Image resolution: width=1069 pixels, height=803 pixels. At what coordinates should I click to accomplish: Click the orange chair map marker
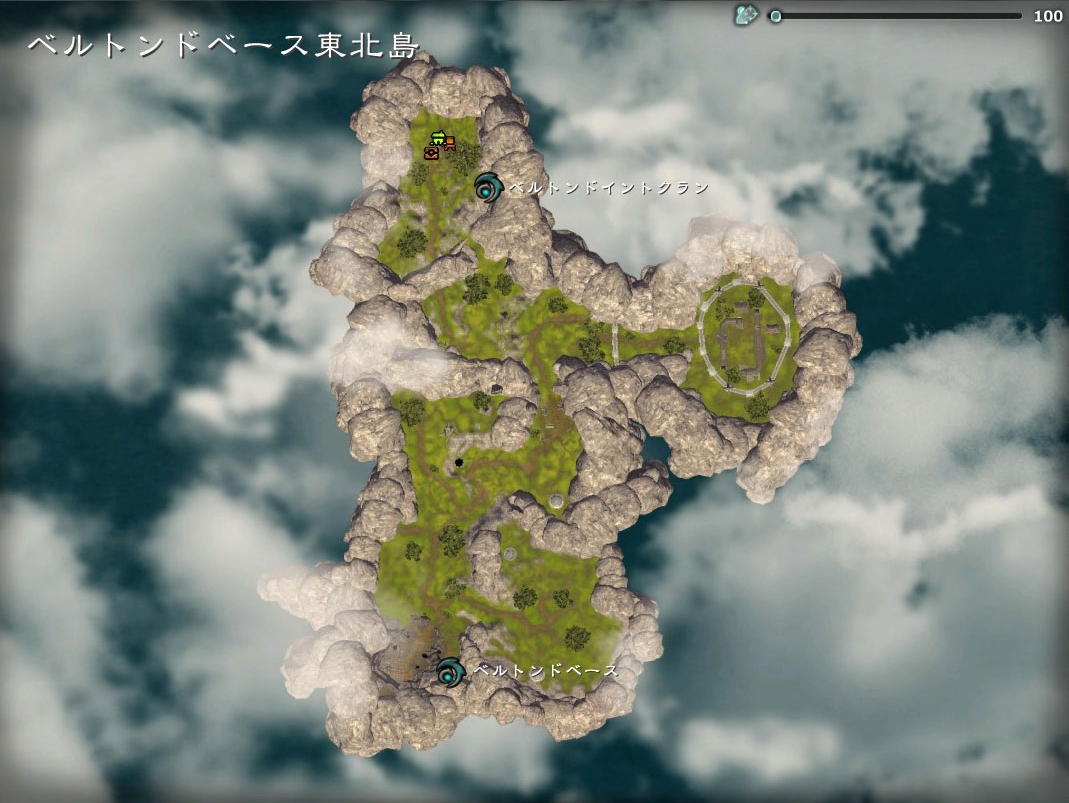point(450,142)
